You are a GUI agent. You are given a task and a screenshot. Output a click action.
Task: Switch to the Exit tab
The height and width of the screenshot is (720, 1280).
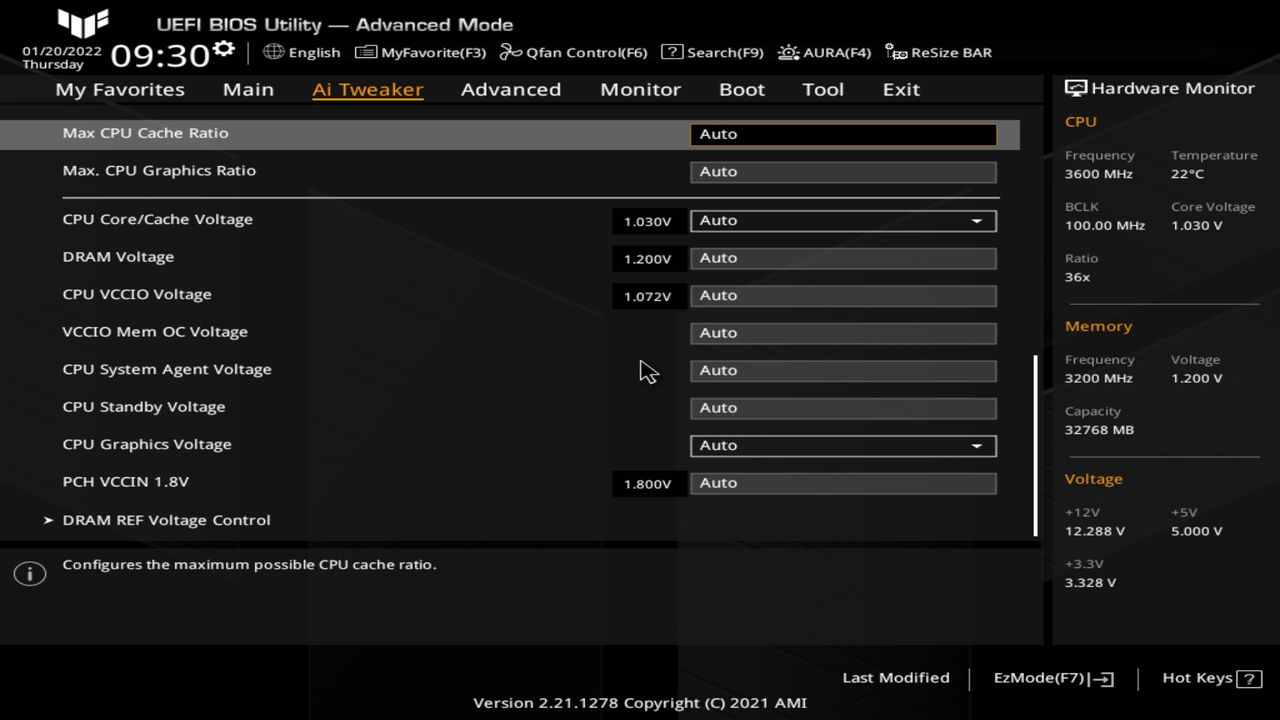900,89
